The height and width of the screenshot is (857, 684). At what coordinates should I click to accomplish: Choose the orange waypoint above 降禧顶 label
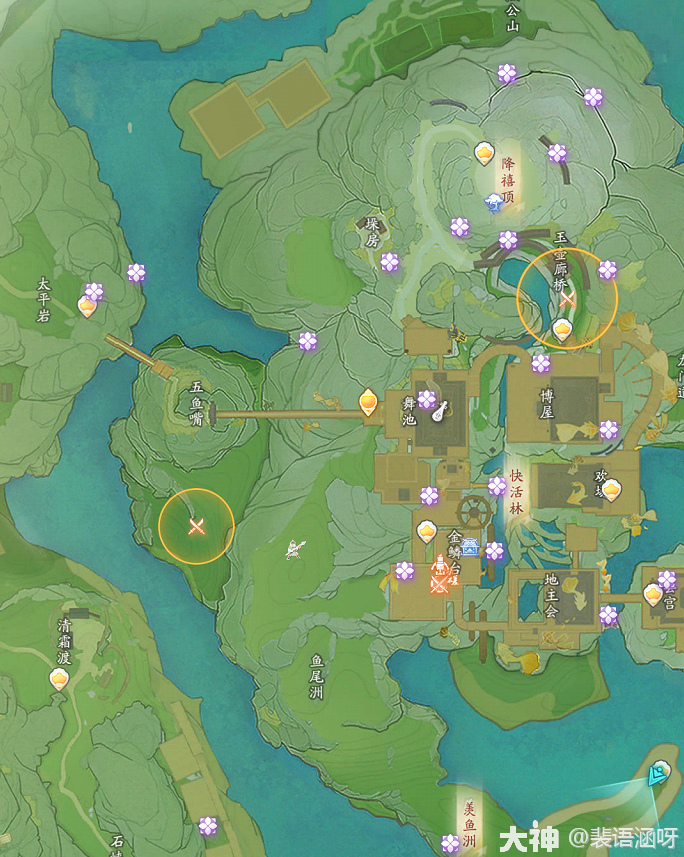(x=484, y=153)
